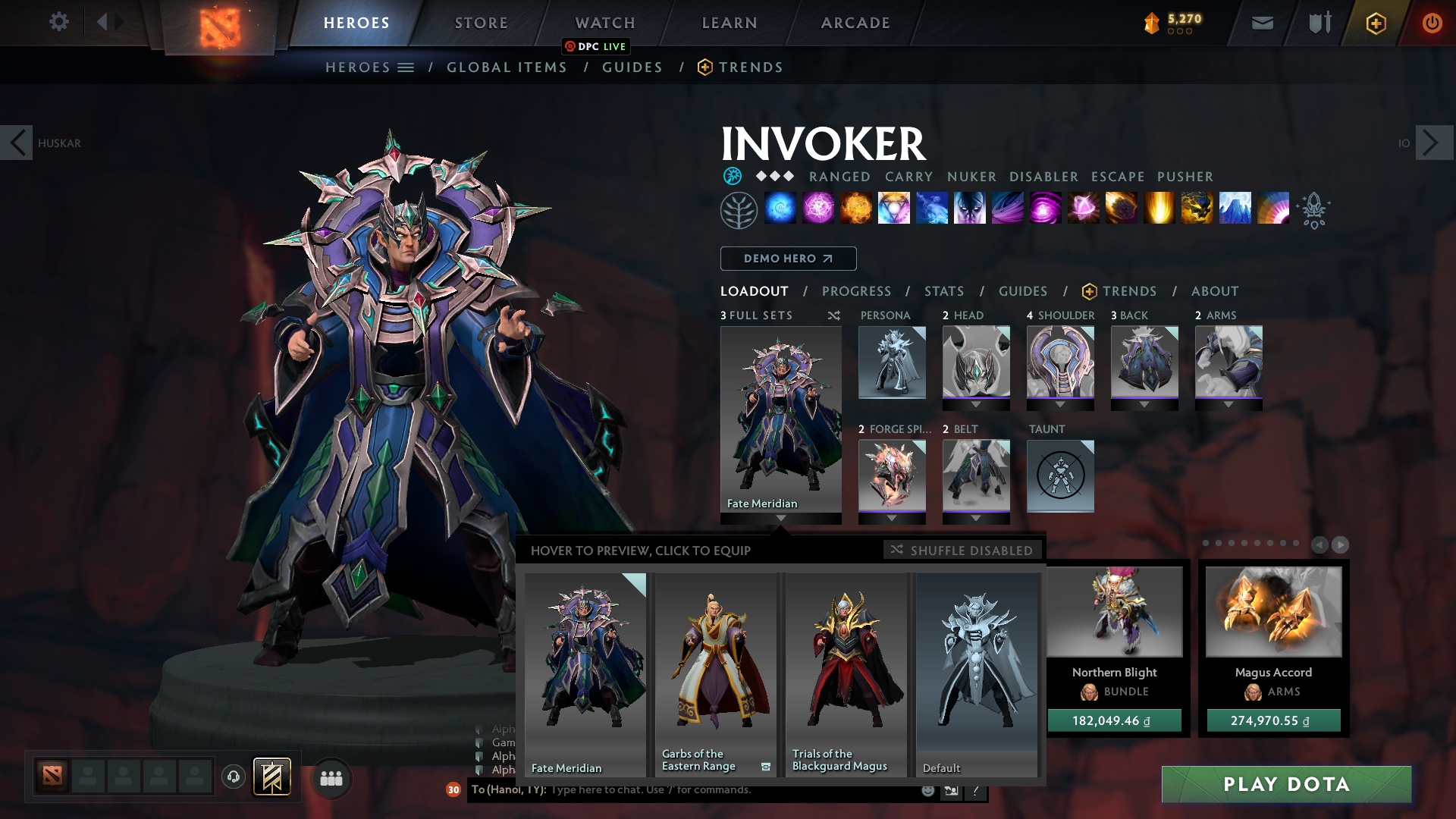Toggle the headset icon near party slots
The image size is (1456, 819).
[233, 777]
